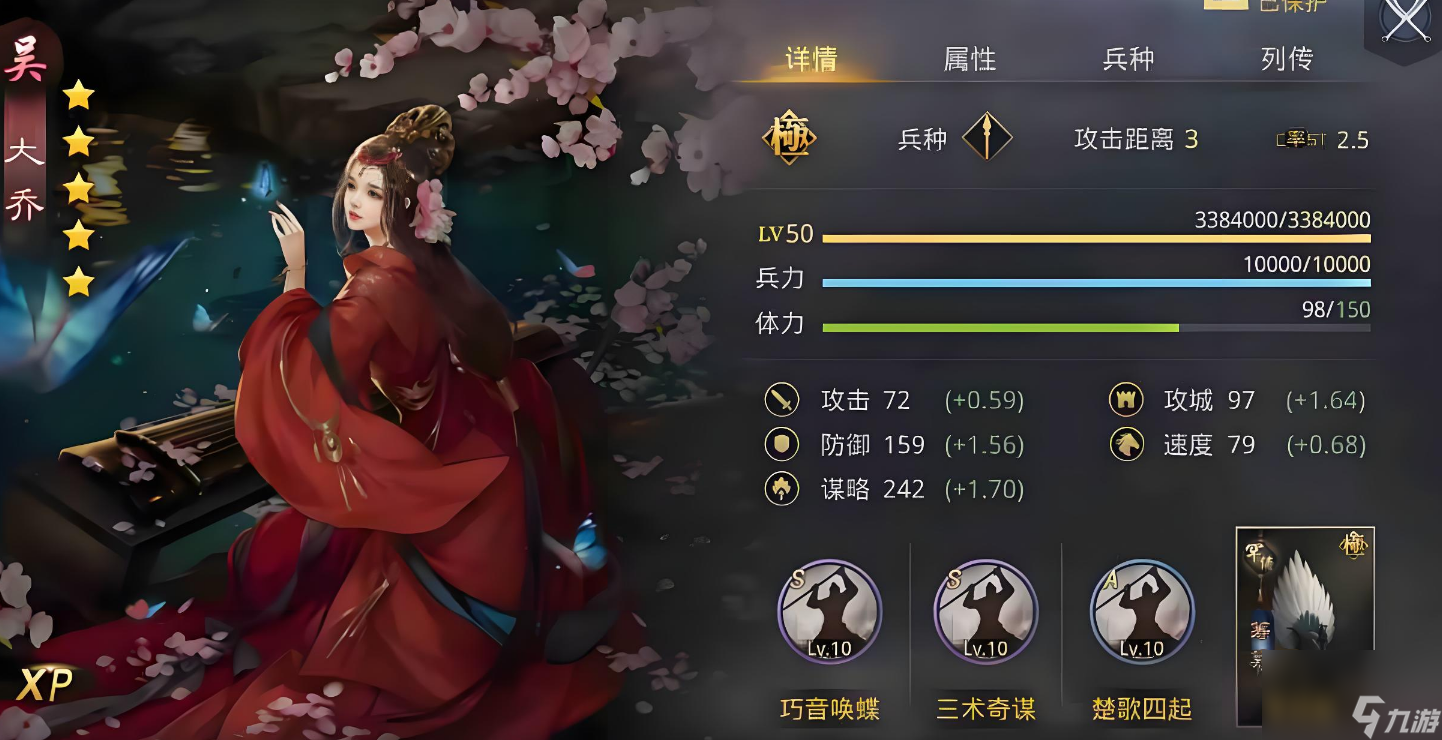Open the 极 quality badge icon
This screenshot has height=740, width=1442.
click(789, 137)
